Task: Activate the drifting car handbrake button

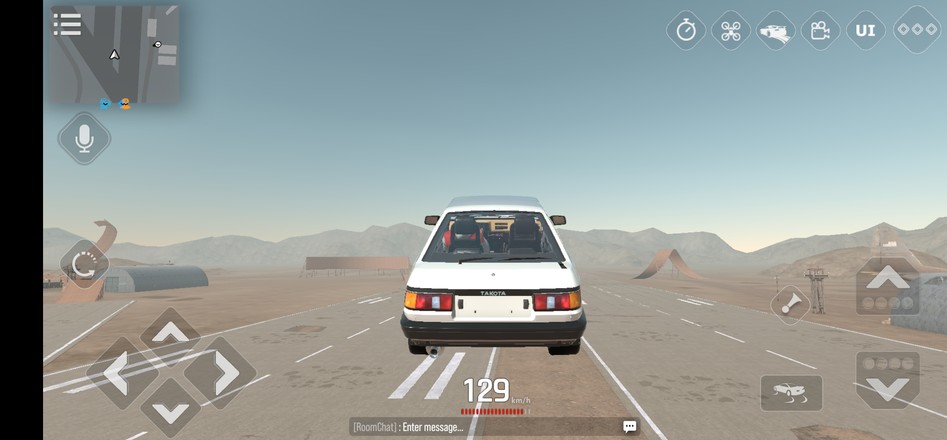Action: (x=791, y=392)
